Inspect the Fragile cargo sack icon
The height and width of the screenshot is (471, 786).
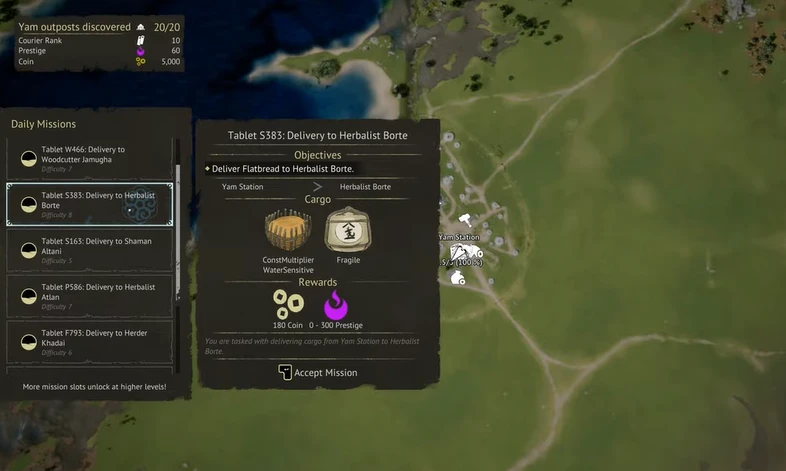point(348,230)
